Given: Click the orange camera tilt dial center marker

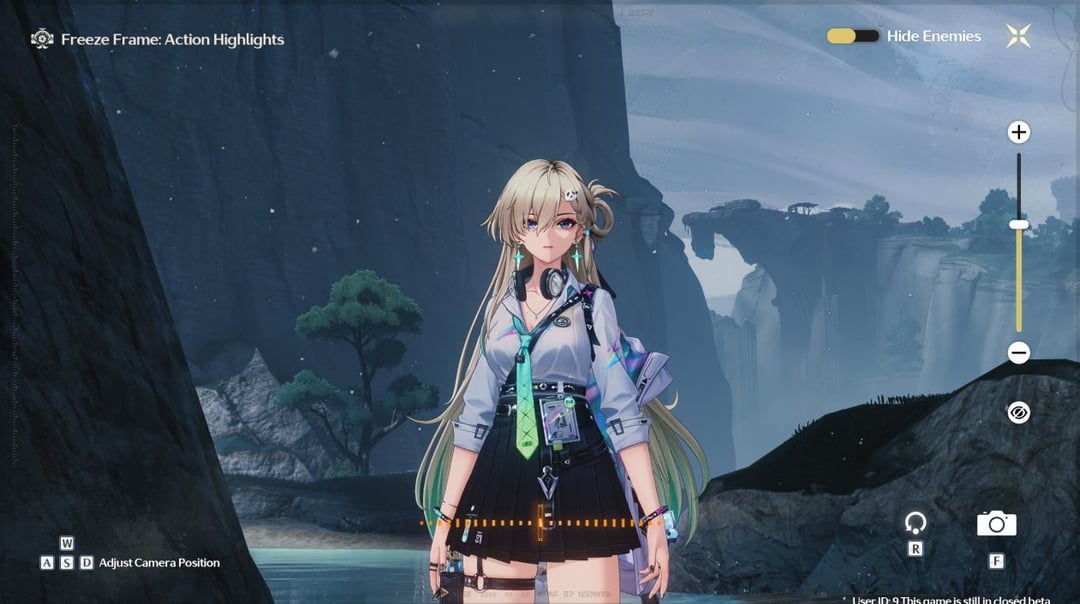Looking at the screenshot, I should (541, 521).
